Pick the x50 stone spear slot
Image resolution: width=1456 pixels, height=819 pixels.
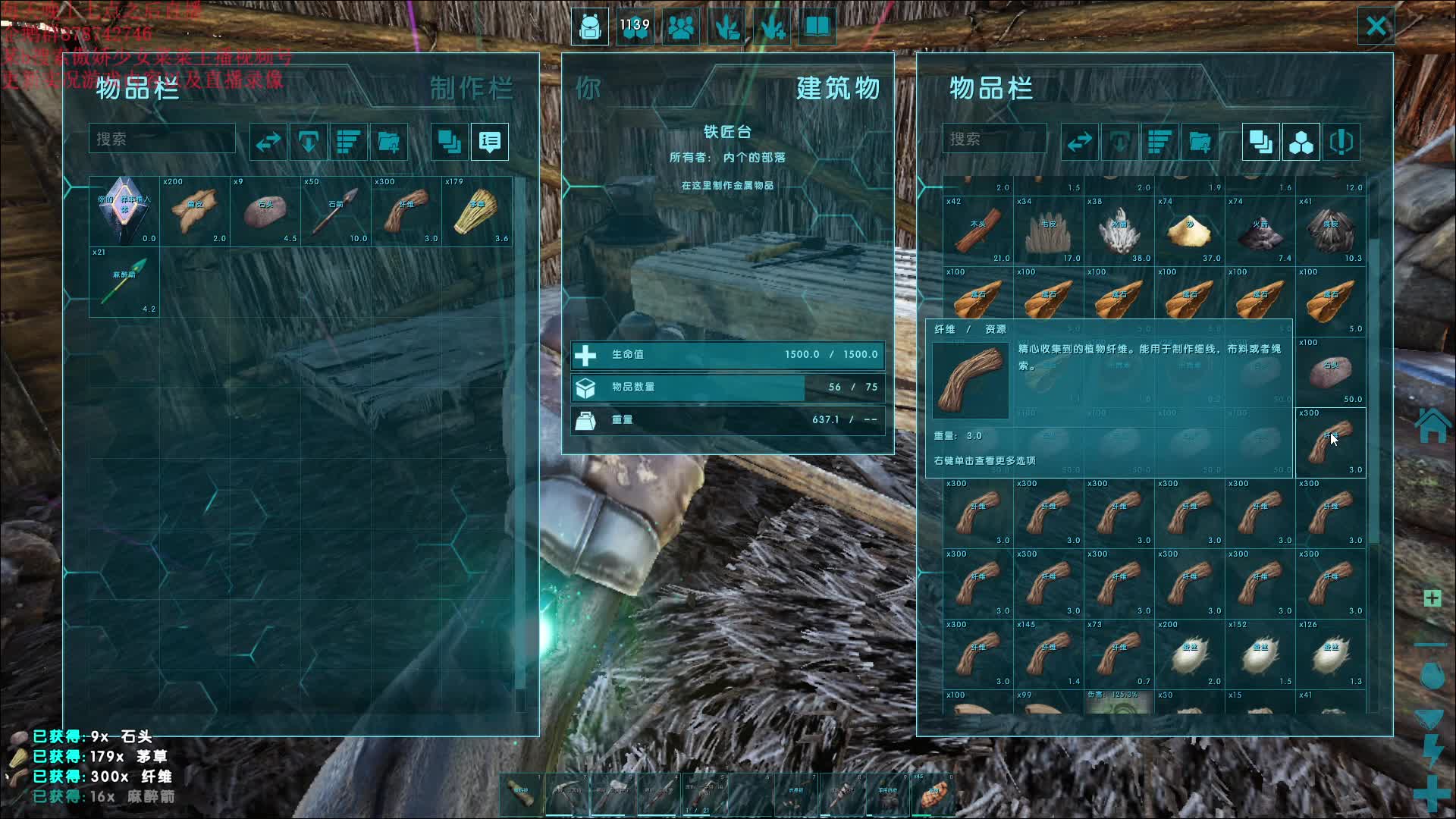click(336, 212)
